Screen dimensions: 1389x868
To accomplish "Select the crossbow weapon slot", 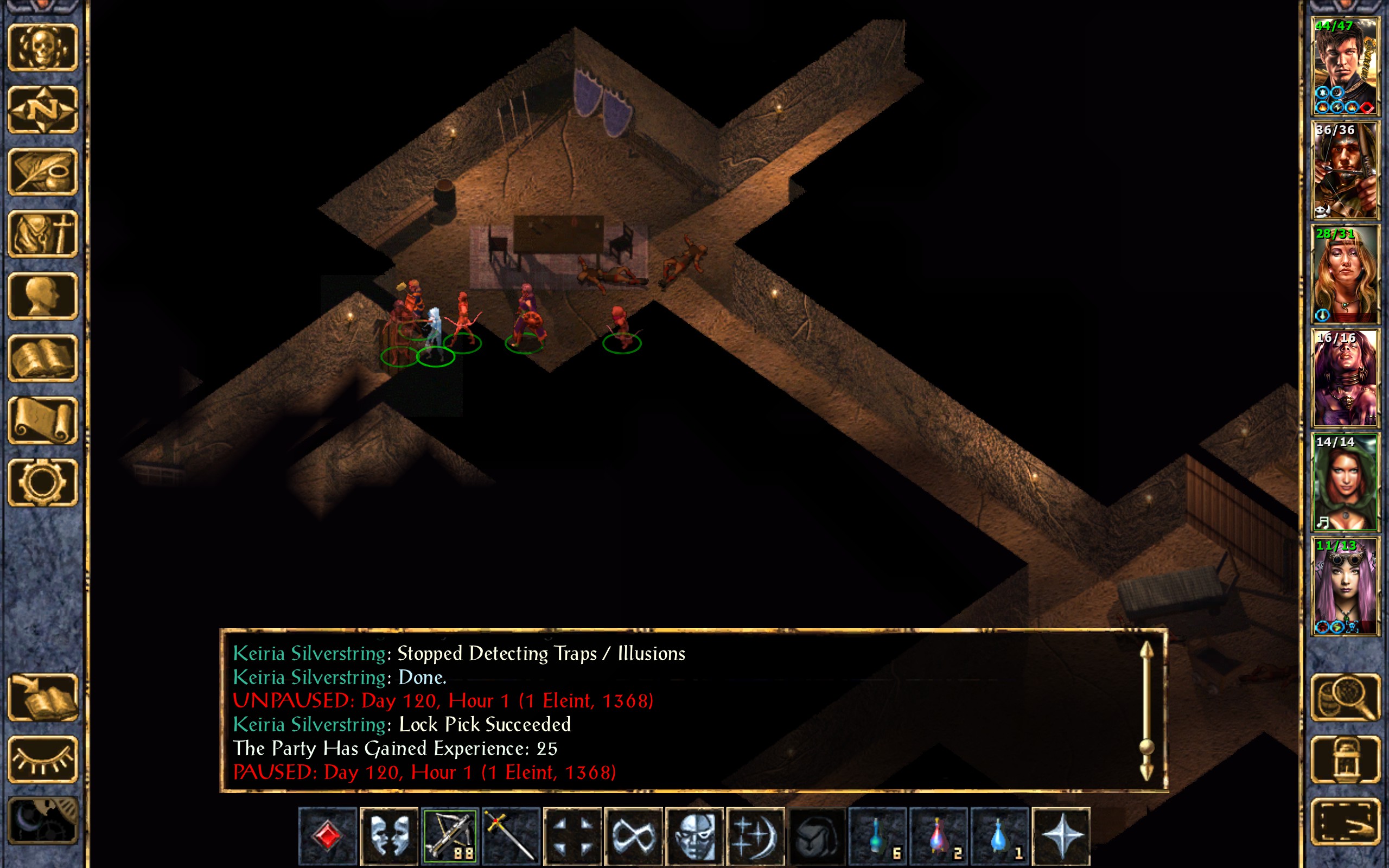I will point(450,835).
